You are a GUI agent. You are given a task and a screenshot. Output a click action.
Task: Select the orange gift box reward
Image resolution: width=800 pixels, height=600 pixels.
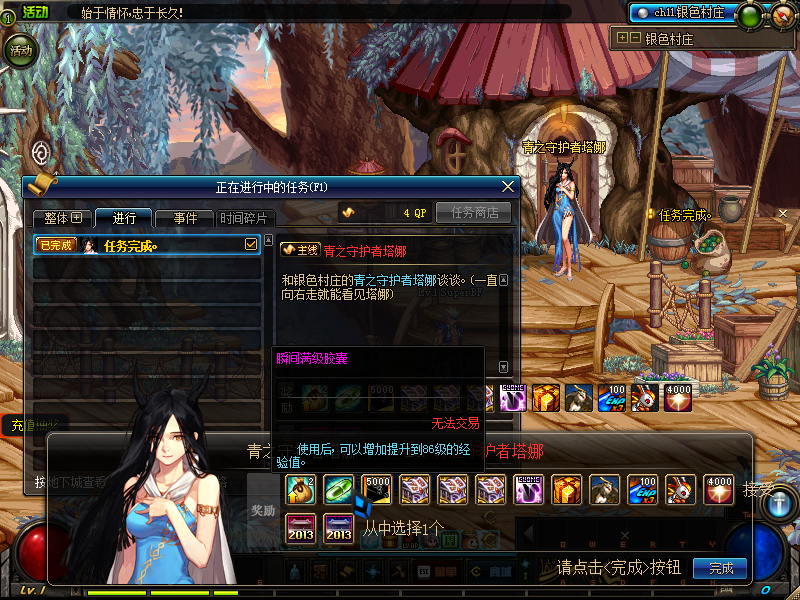566,489
